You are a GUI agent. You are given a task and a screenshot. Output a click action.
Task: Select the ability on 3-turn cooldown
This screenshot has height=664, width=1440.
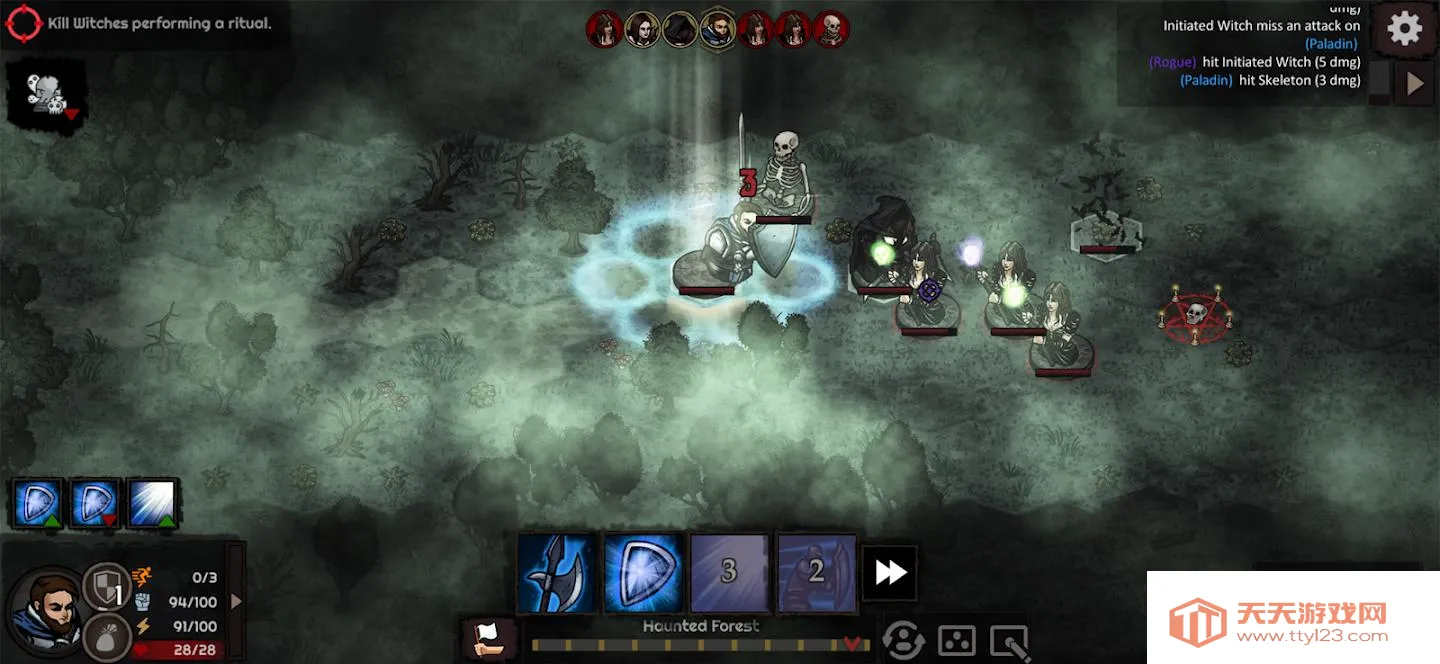[729, 573]
